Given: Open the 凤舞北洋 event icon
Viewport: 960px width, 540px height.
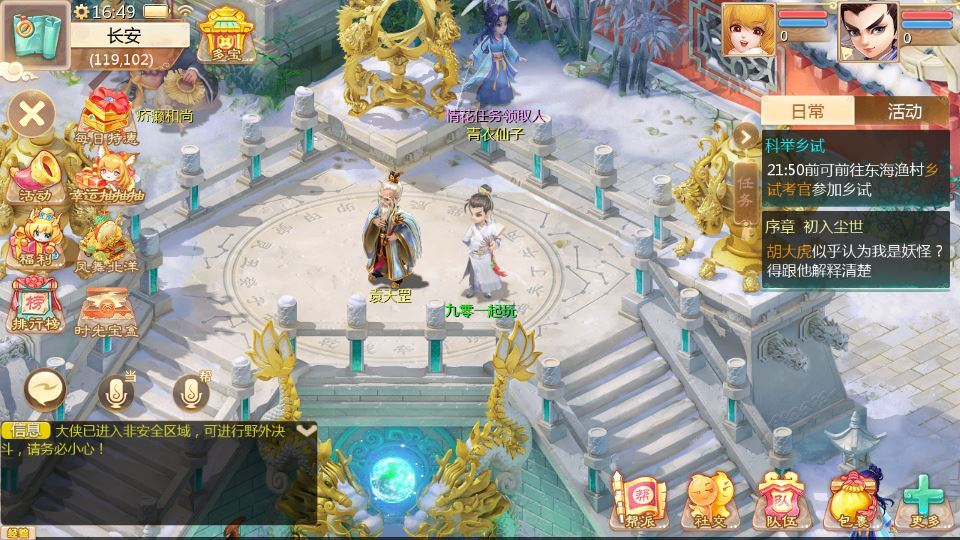Looking at the screenshot, I should 110,245.
